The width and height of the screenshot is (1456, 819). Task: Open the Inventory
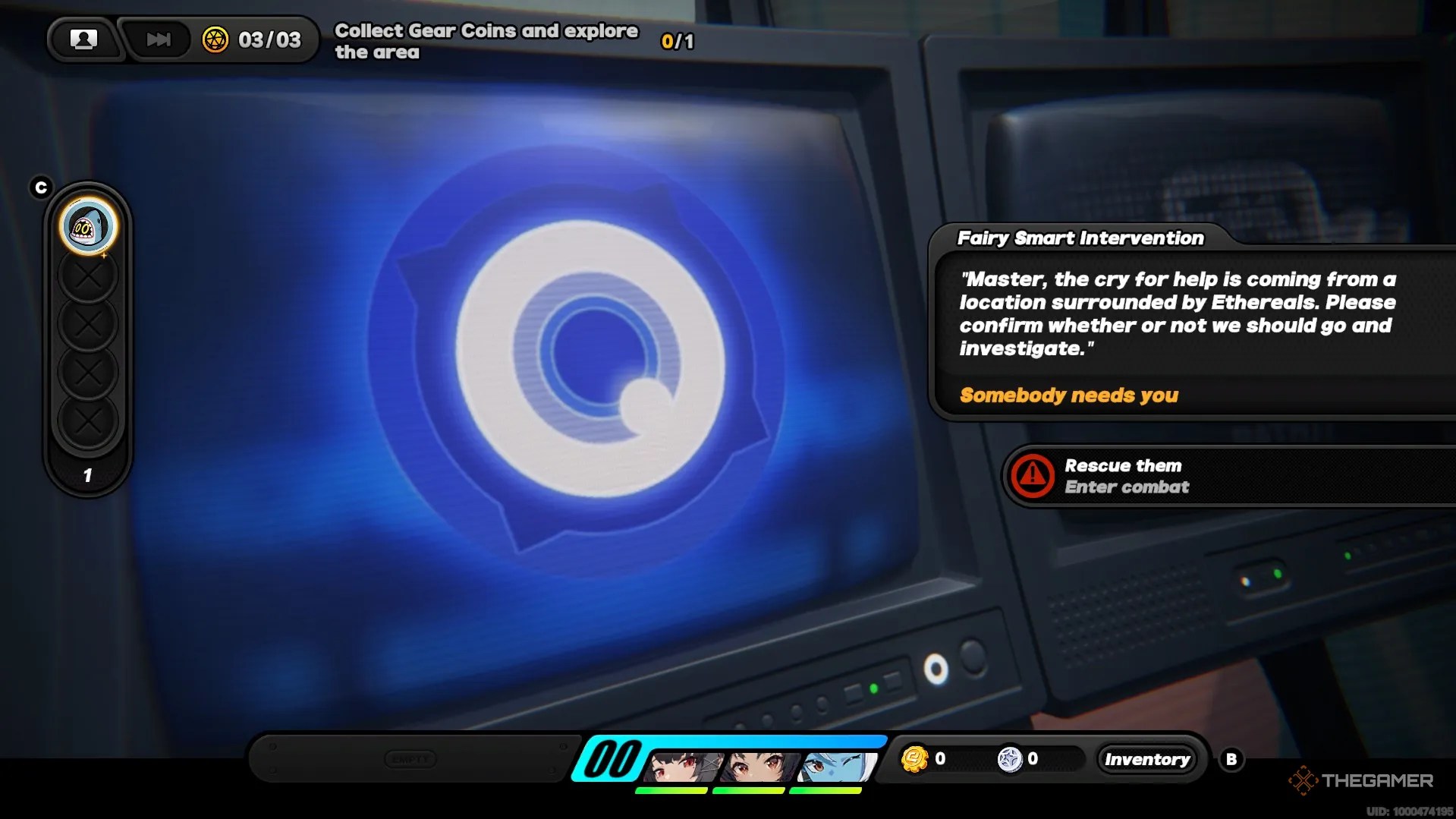1147,759
